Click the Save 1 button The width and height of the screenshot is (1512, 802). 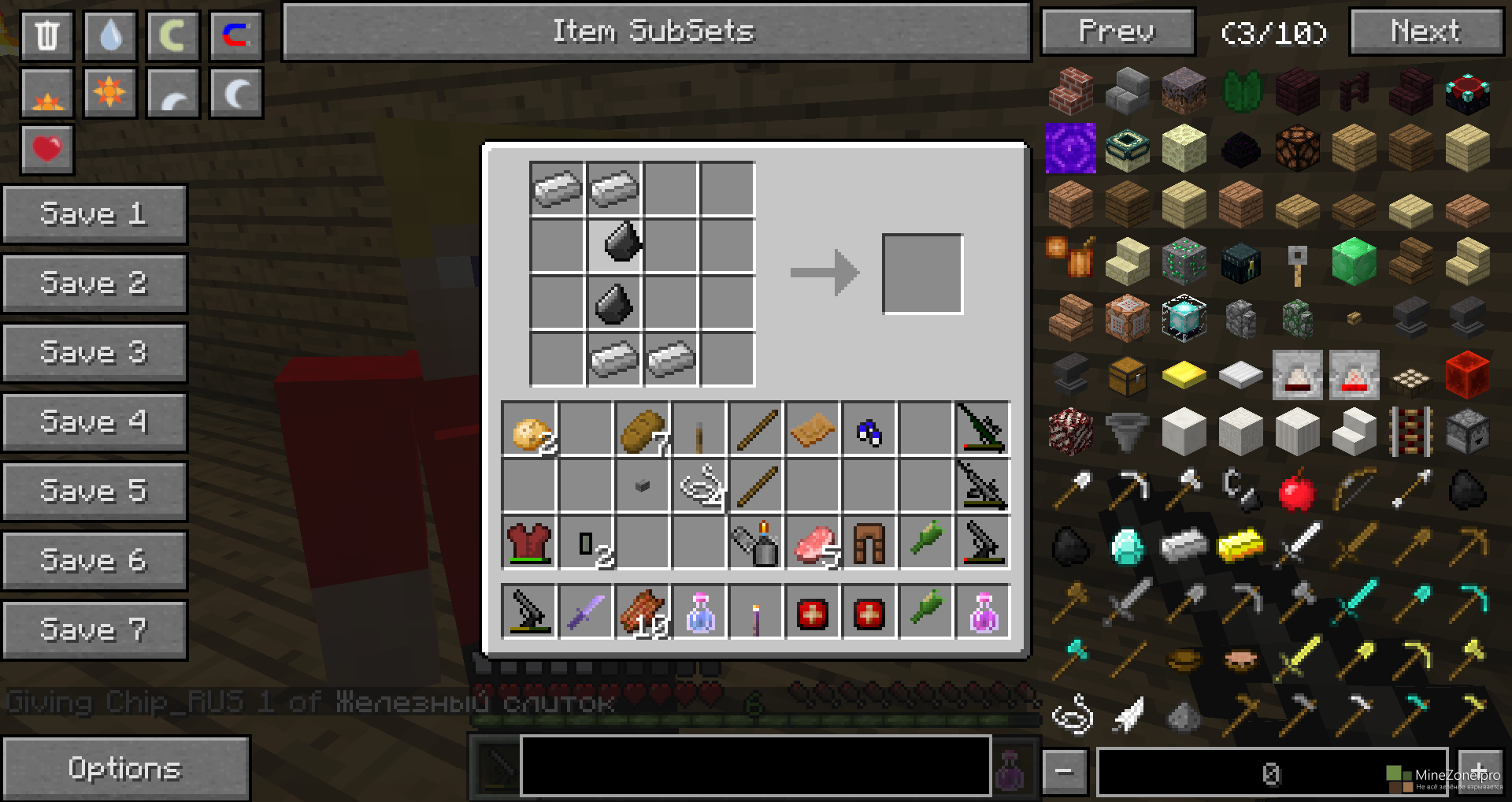94,214
